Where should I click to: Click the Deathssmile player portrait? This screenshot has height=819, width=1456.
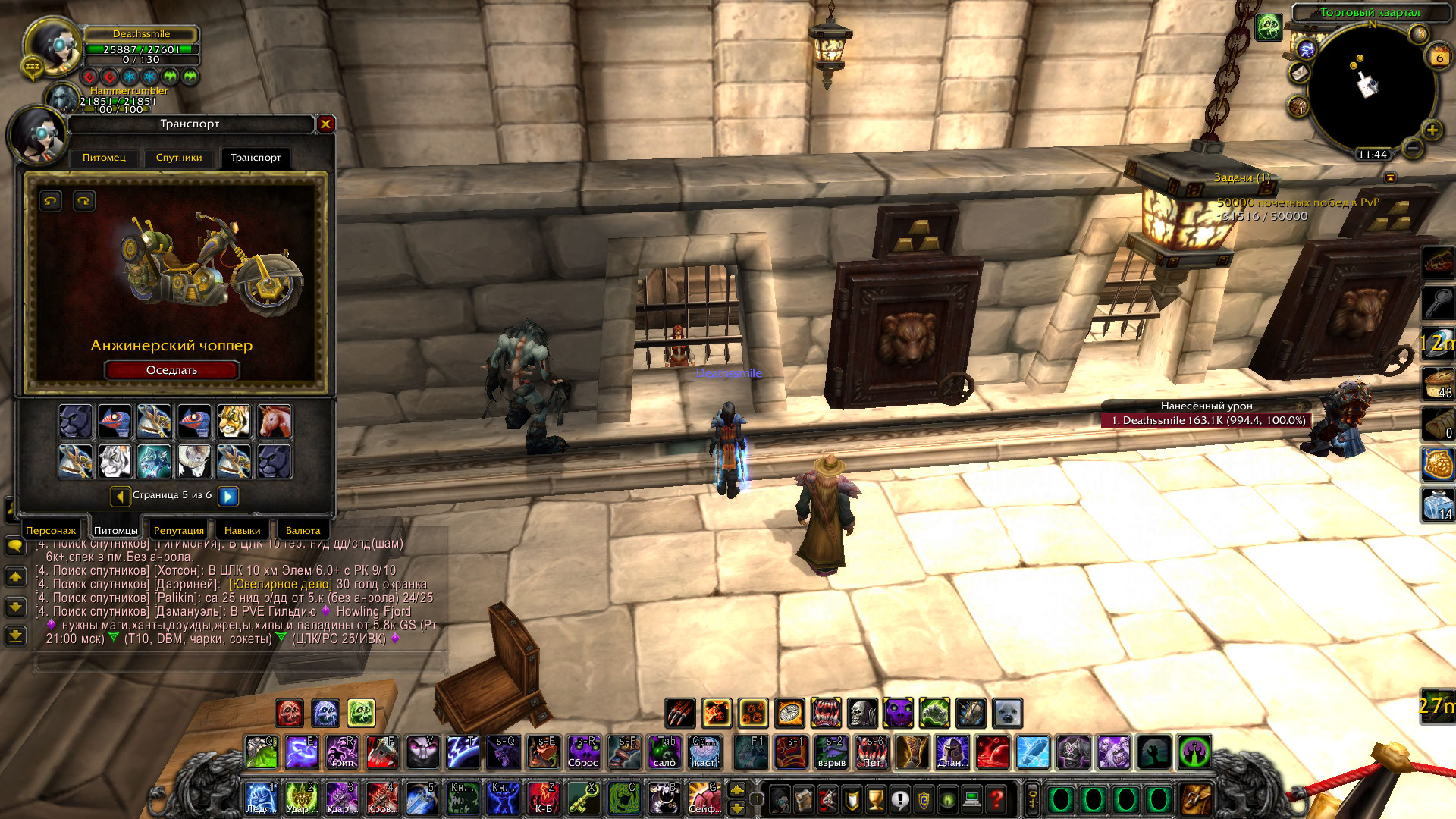click(52, 47)
